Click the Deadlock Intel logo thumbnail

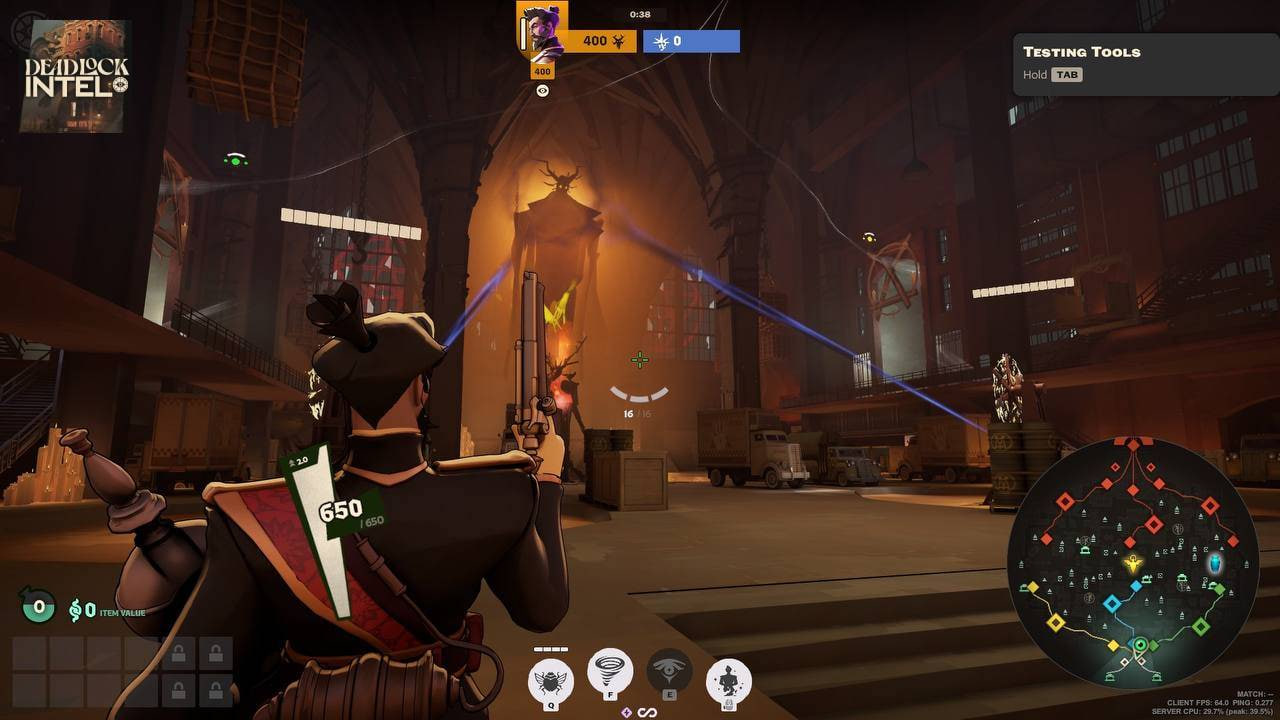point(76,76)
